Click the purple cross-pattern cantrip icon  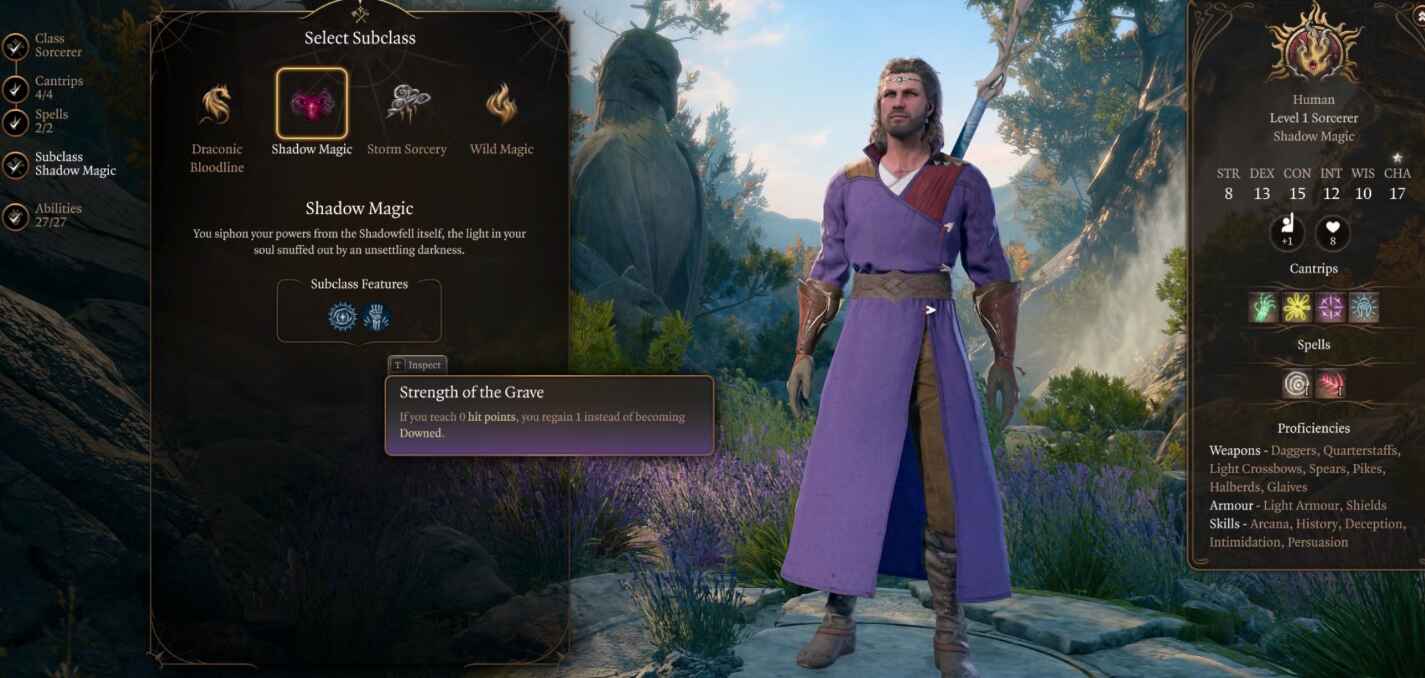point(1330,308)
